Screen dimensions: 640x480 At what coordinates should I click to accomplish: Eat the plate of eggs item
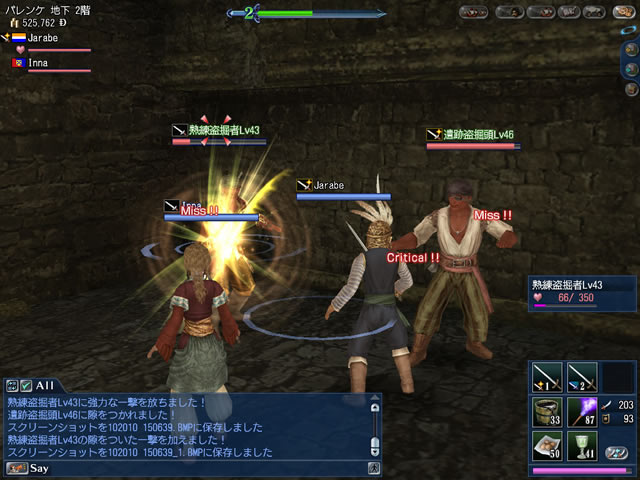pyautogui.click(x=546, y=446)
